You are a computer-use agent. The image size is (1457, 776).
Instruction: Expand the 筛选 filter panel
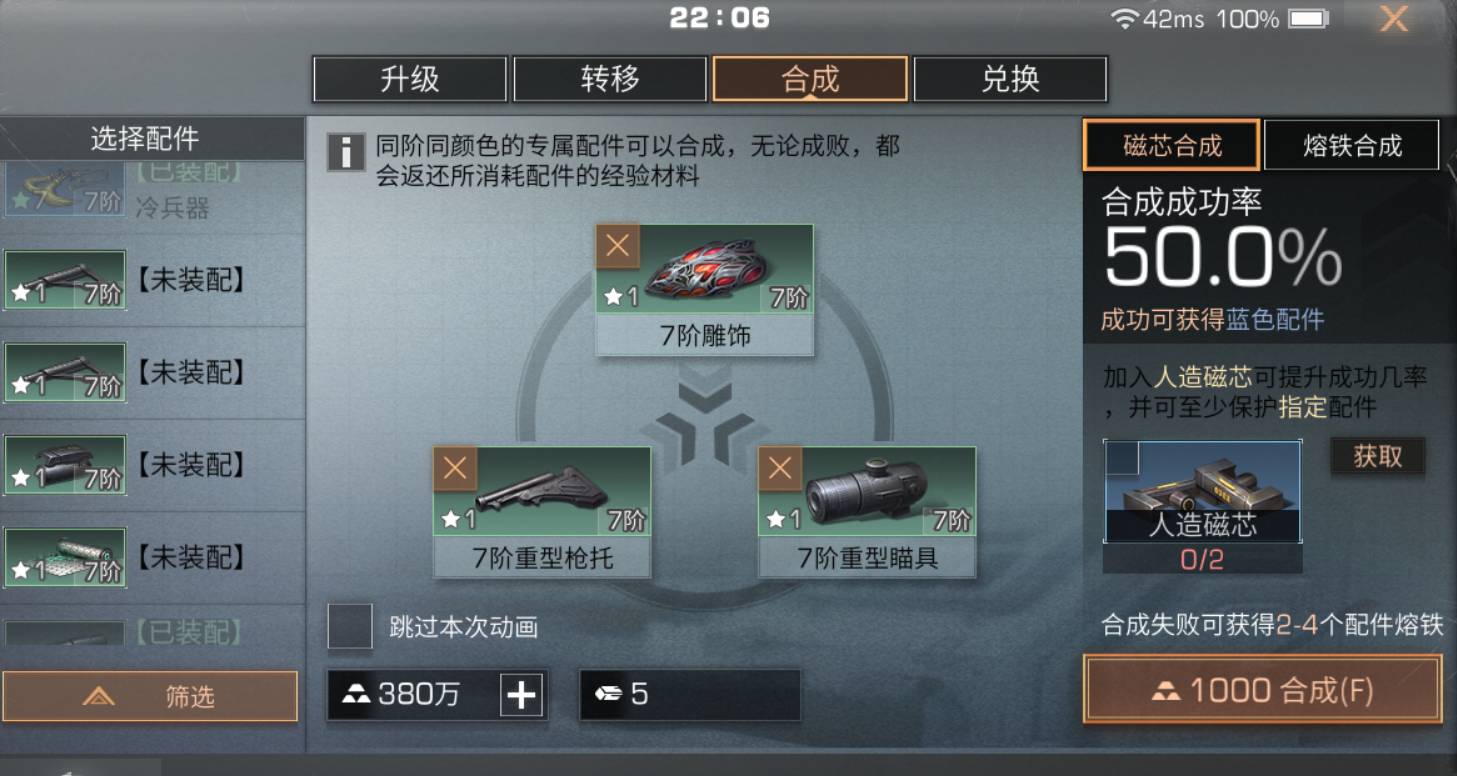(152, 697)
